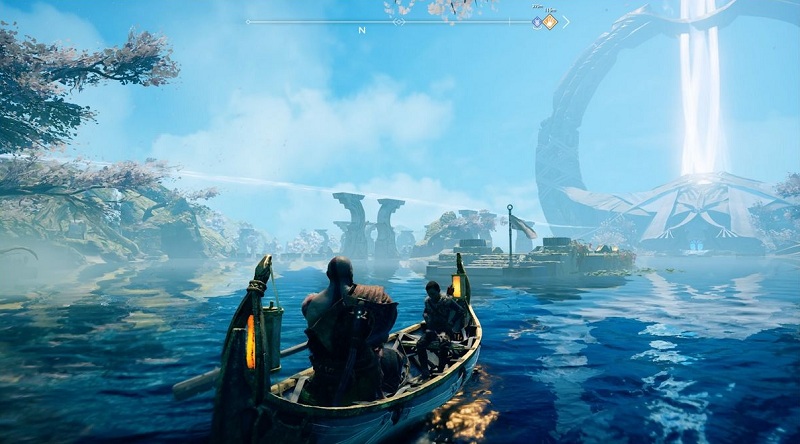Click the blue objective marker on compass
The image size is (800, 444).
[x=537, y=21]
